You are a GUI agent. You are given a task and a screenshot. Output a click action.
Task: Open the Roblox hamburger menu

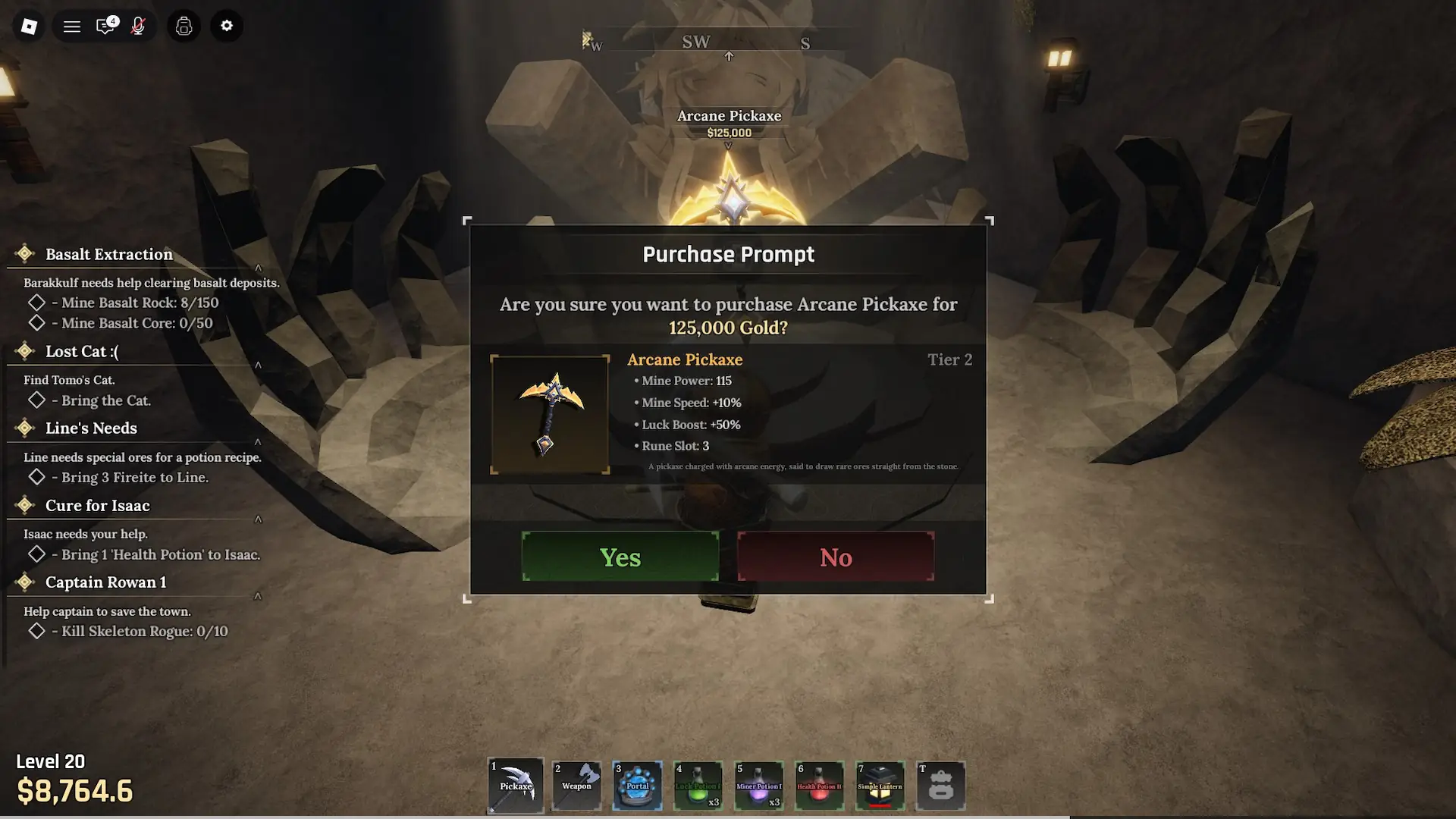(x=71, y=25)
